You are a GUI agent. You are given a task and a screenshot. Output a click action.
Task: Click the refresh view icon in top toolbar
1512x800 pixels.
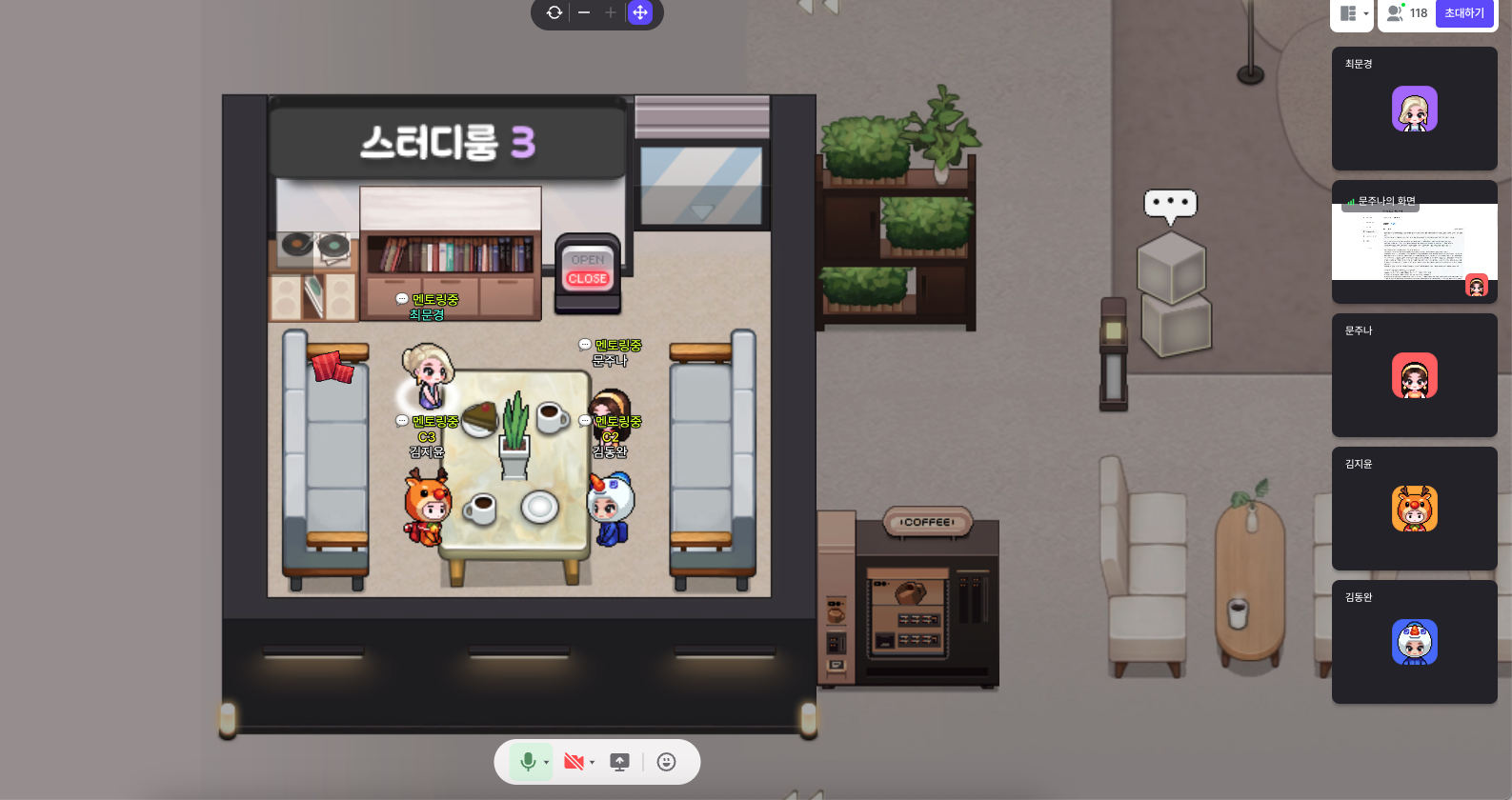(x=554, y=12)
